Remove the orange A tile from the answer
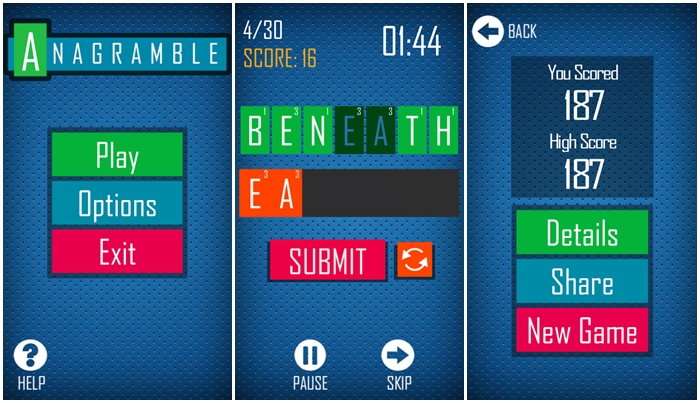700x403 pixels. [x=286, y=194]
